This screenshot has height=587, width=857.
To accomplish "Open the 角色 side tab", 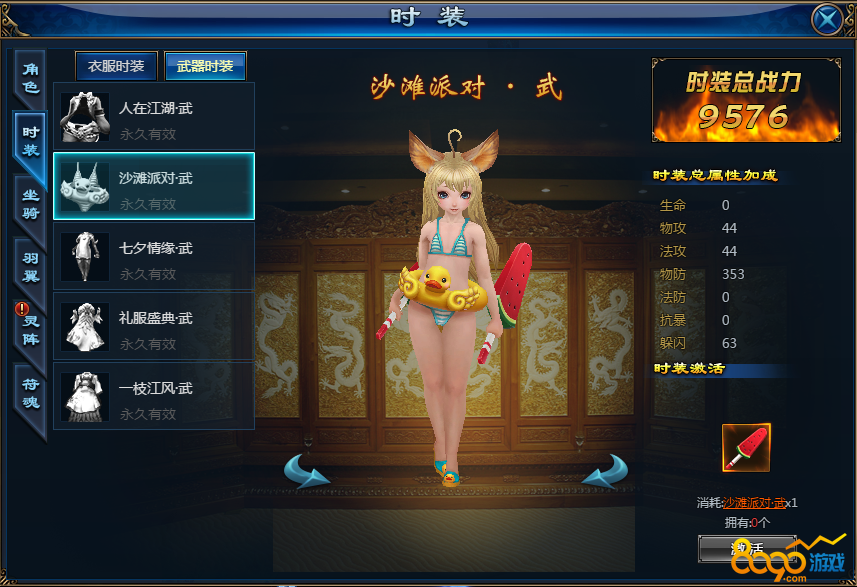I will coord(30,78).
